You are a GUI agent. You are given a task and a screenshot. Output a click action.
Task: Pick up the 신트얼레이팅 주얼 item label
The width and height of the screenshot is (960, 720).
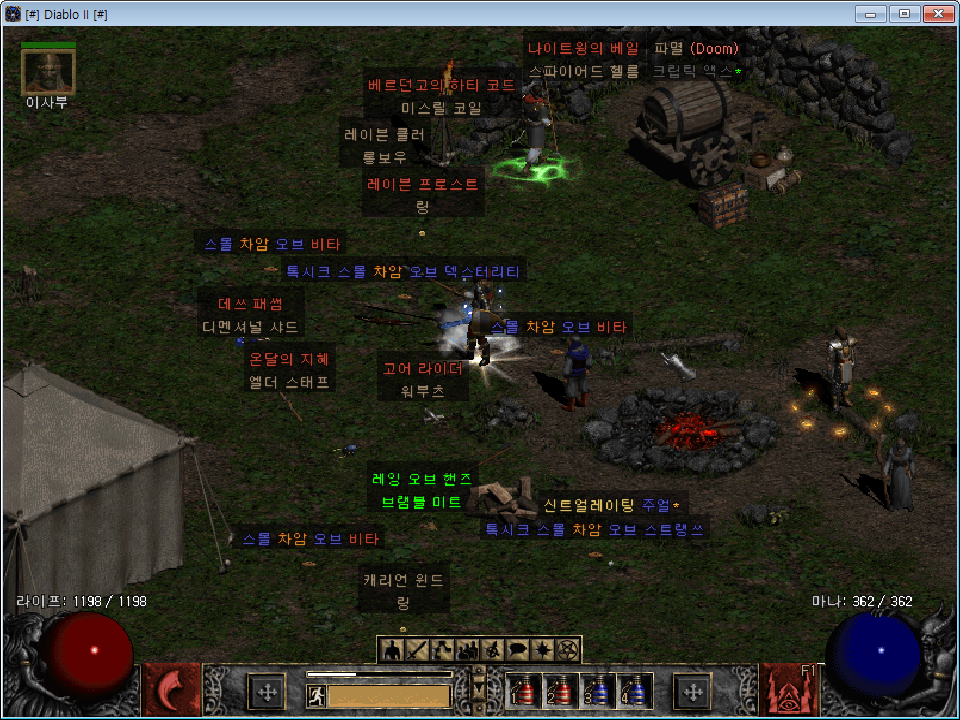pos(610,505)
